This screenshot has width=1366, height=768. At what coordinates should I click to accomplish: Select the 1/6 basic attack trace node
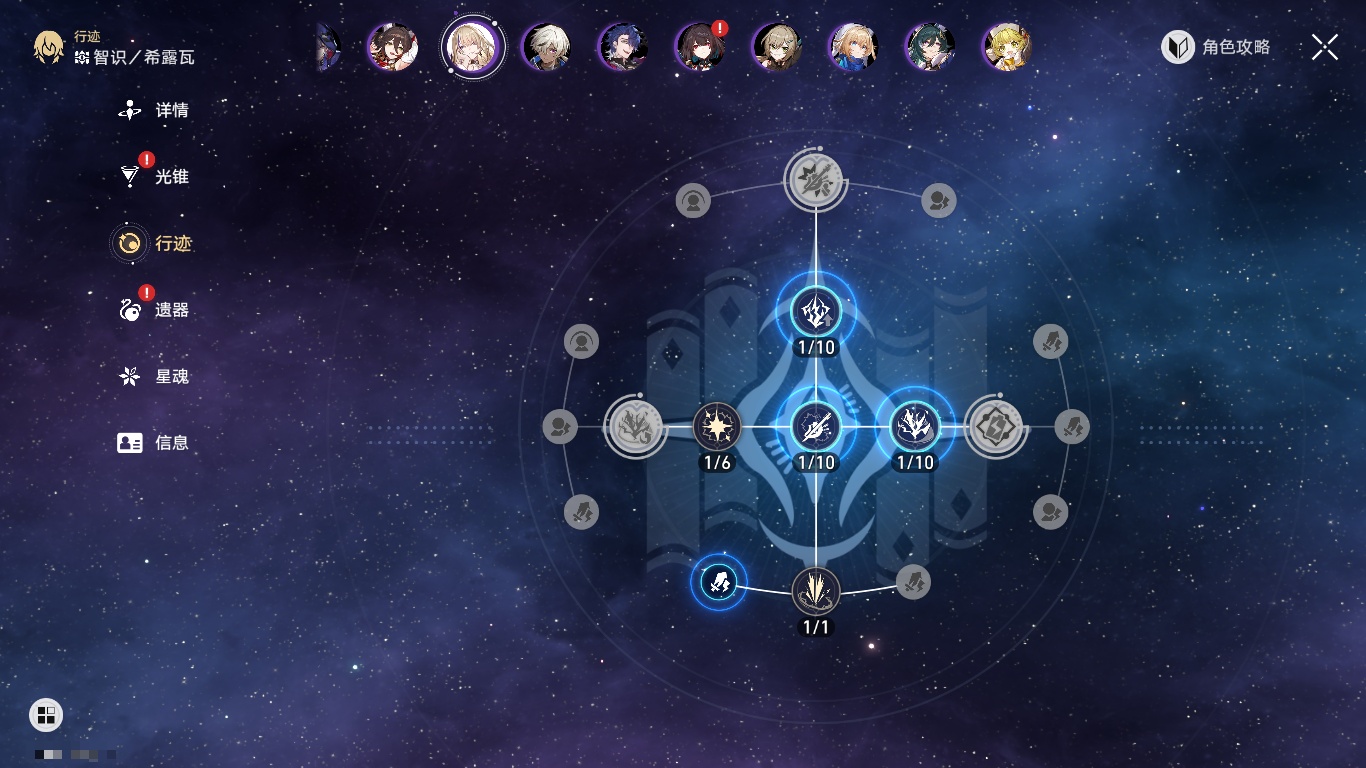717,428
